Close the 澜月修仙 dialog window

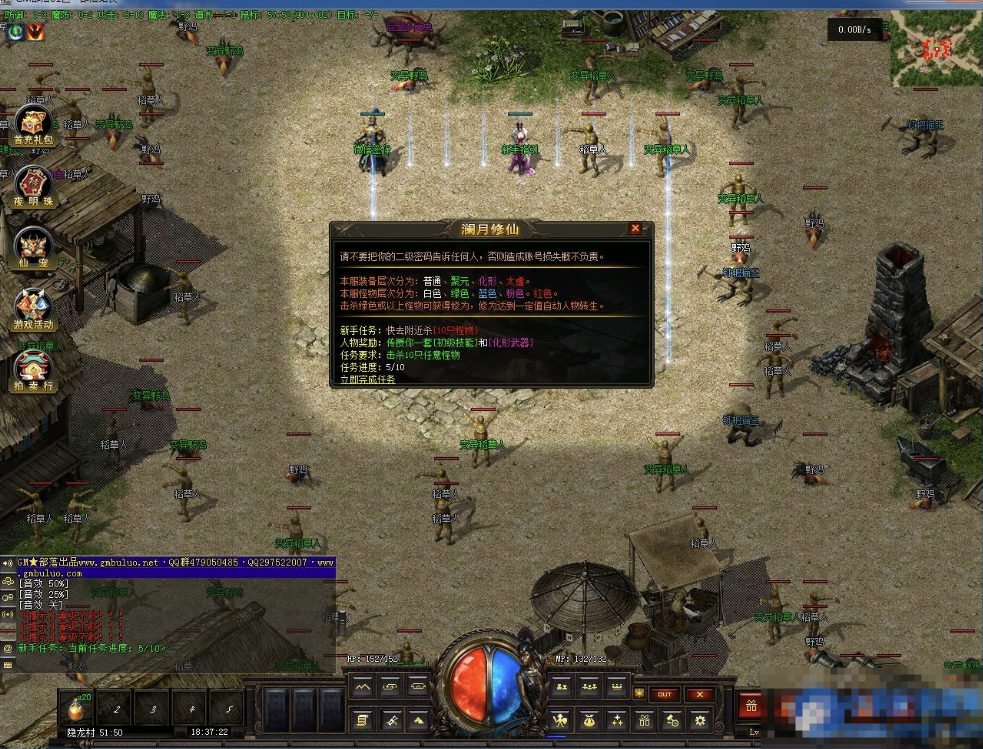(635, 229)
